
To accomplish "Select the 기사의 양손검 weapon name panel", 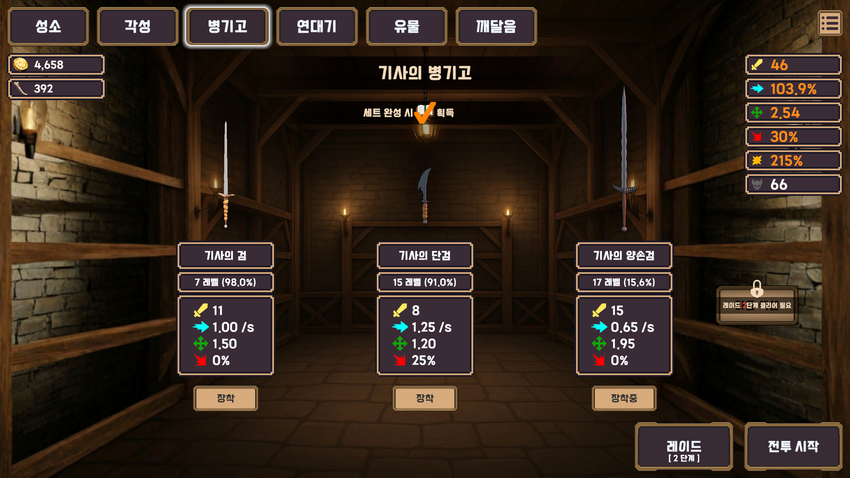I will [624, 255].
